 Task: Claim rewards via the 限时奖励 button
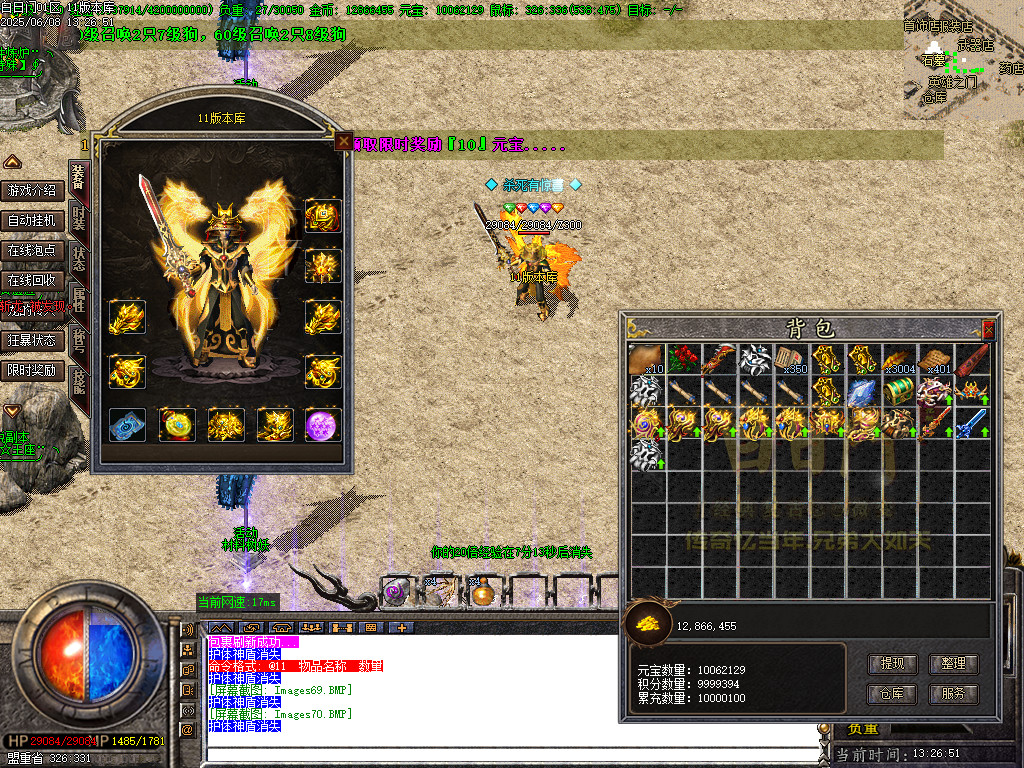point(32,370)
